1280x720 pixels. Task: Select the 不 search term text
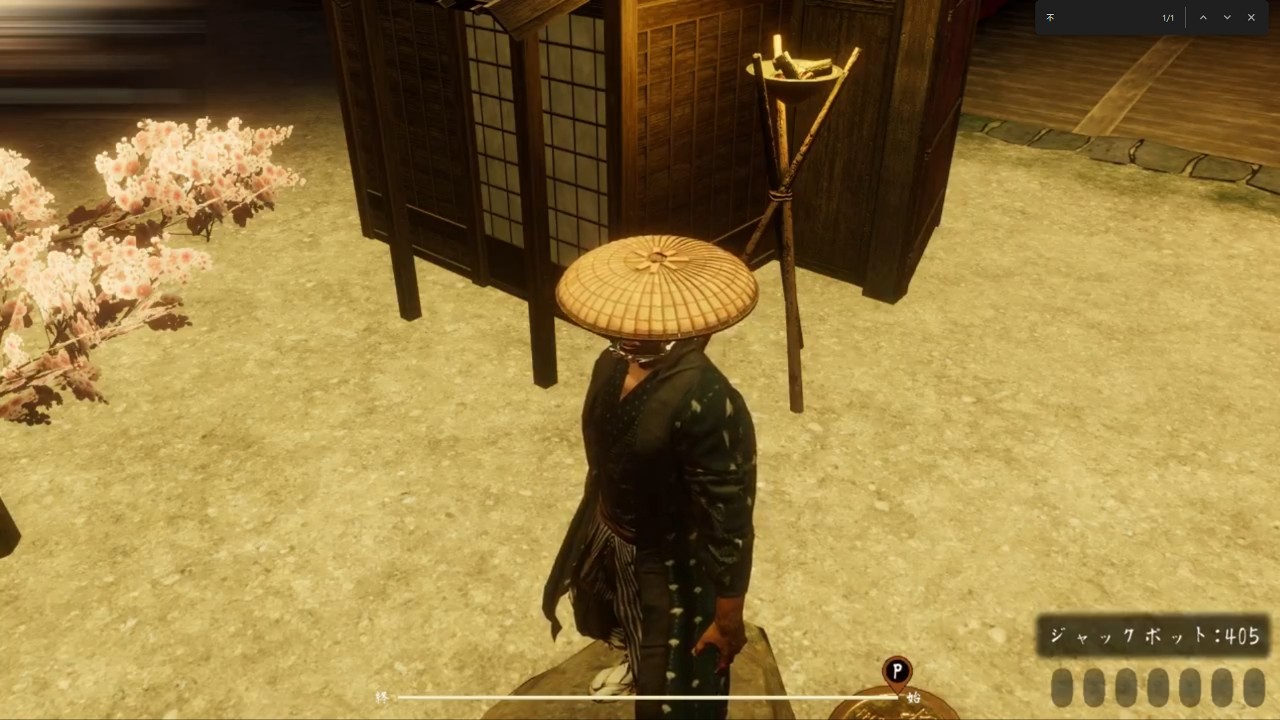[1050, 17]
